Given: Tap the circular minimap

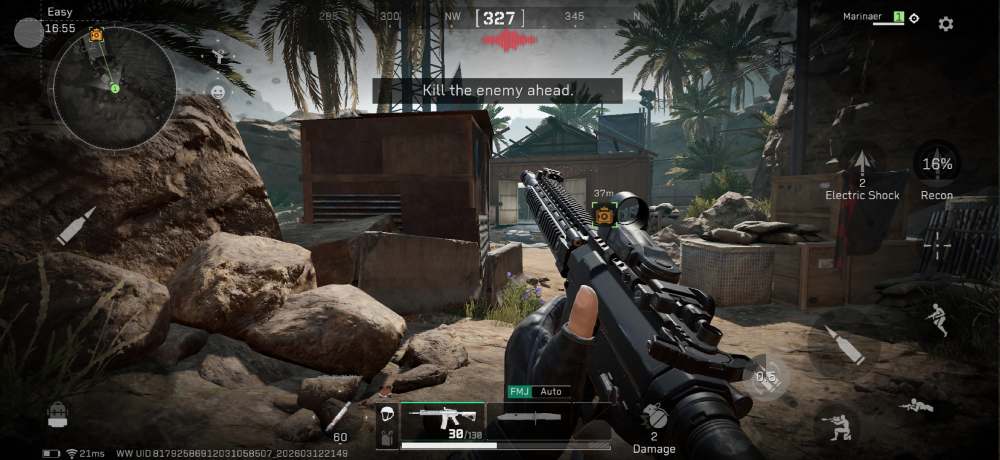Looking at the screenshot, I should pos(114,88).
